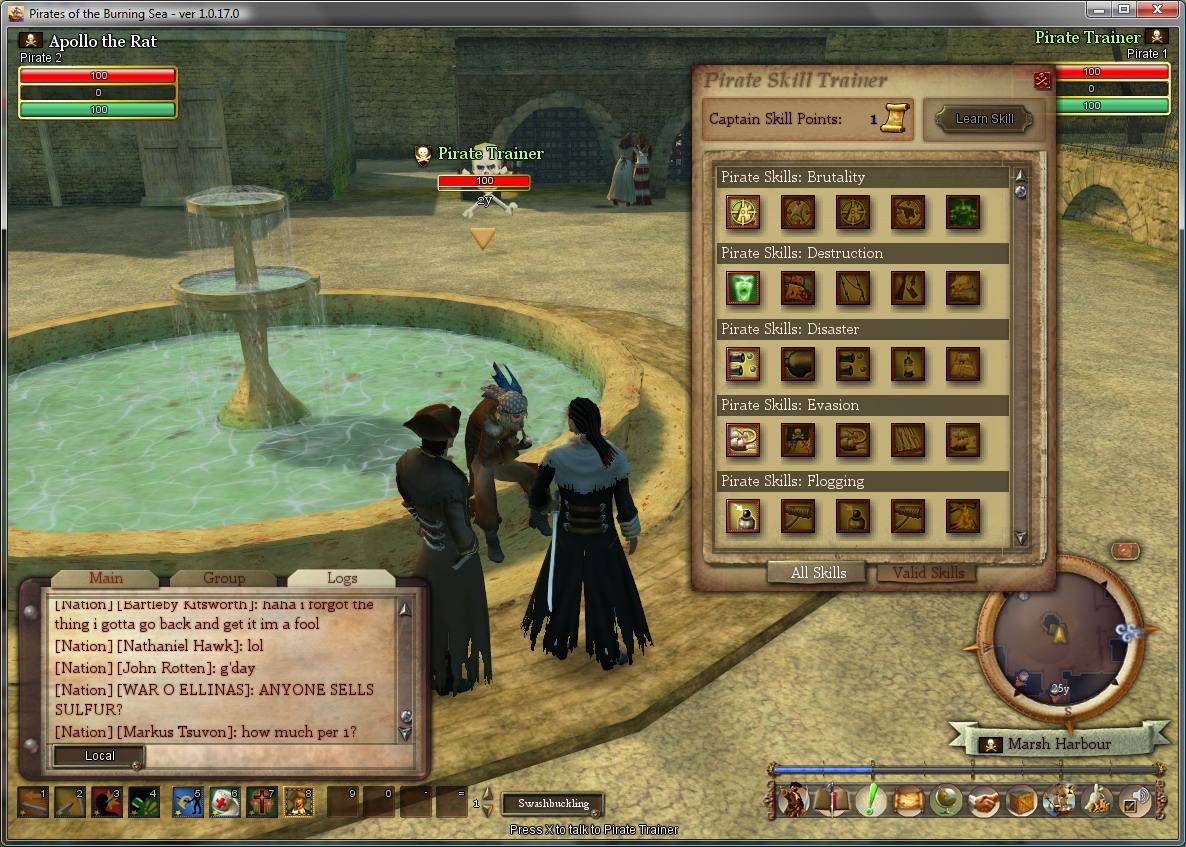
Task: Open the handshake trade button
Action: click(x=984, y=801)
